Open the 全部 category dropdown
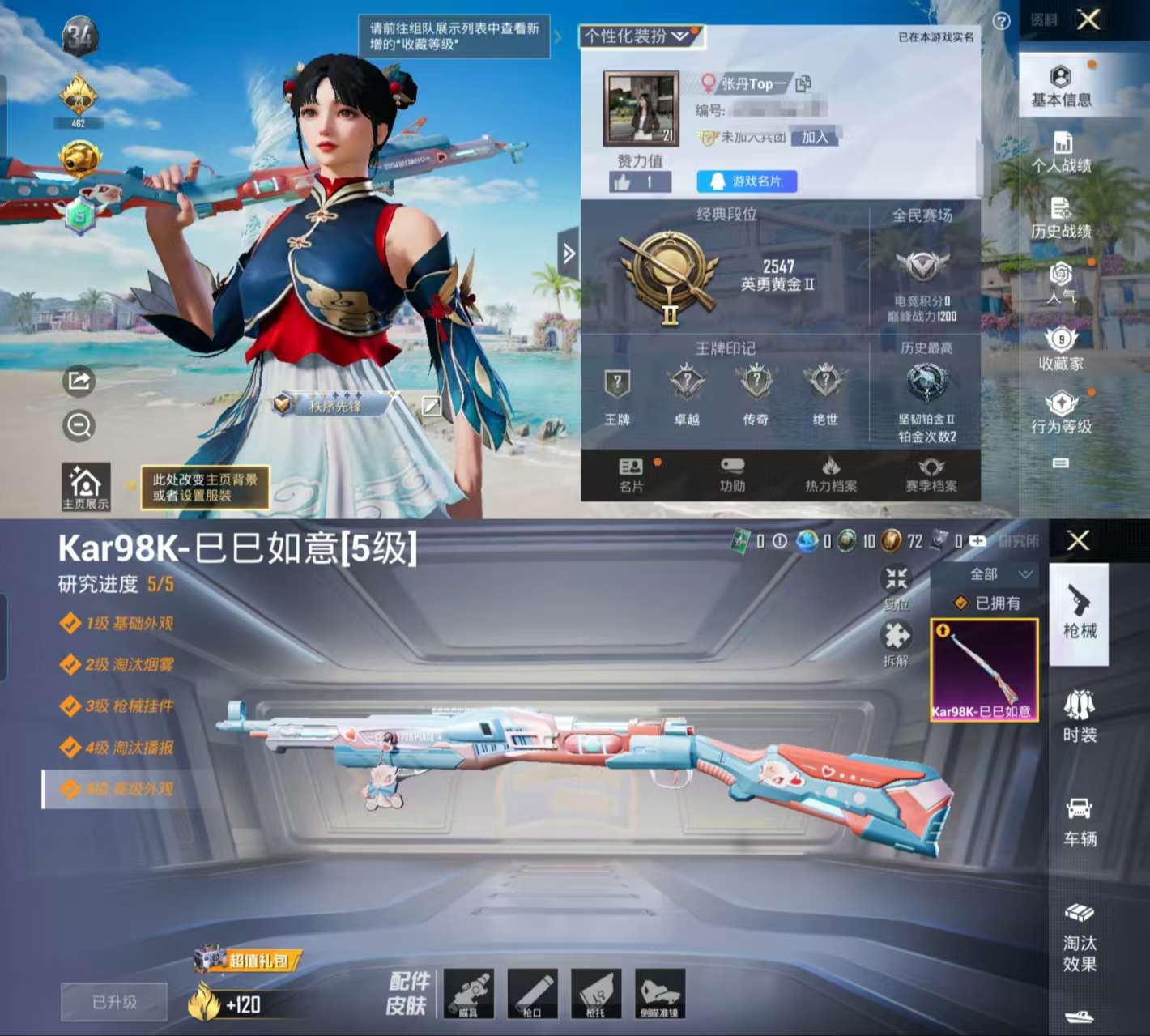Viewport: 1150px width, 1036px height. 990,574
